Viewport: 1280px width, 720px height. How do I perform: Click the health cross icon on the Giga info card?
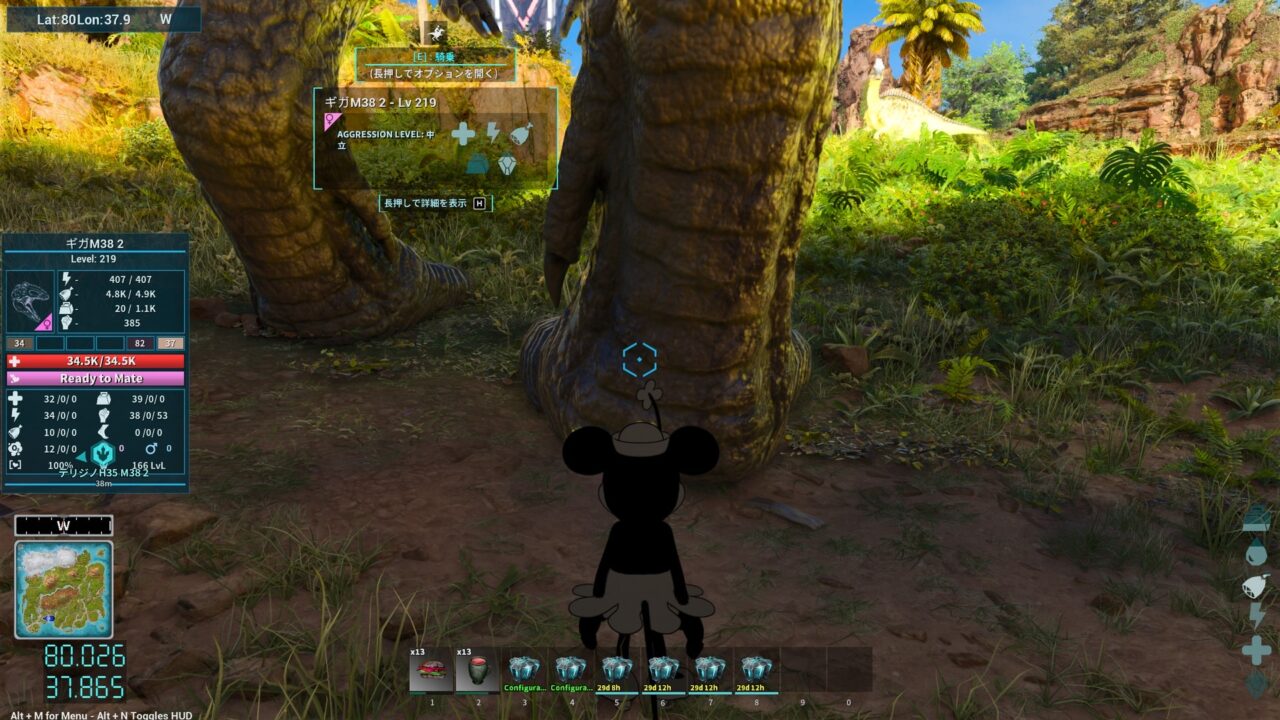point(463,134)
